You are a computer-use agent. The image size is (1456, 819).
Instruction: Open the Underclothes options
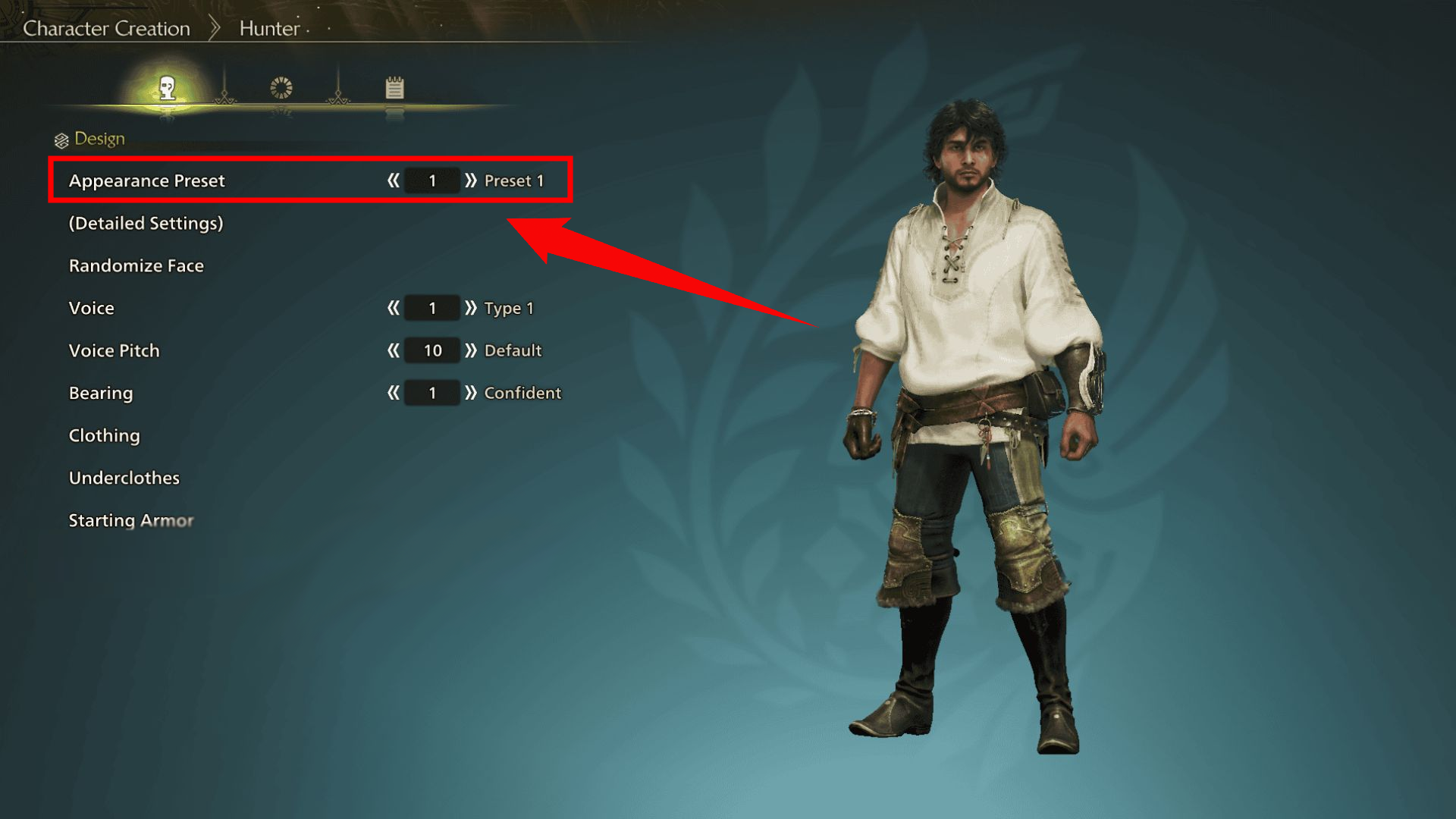[124, 478]
